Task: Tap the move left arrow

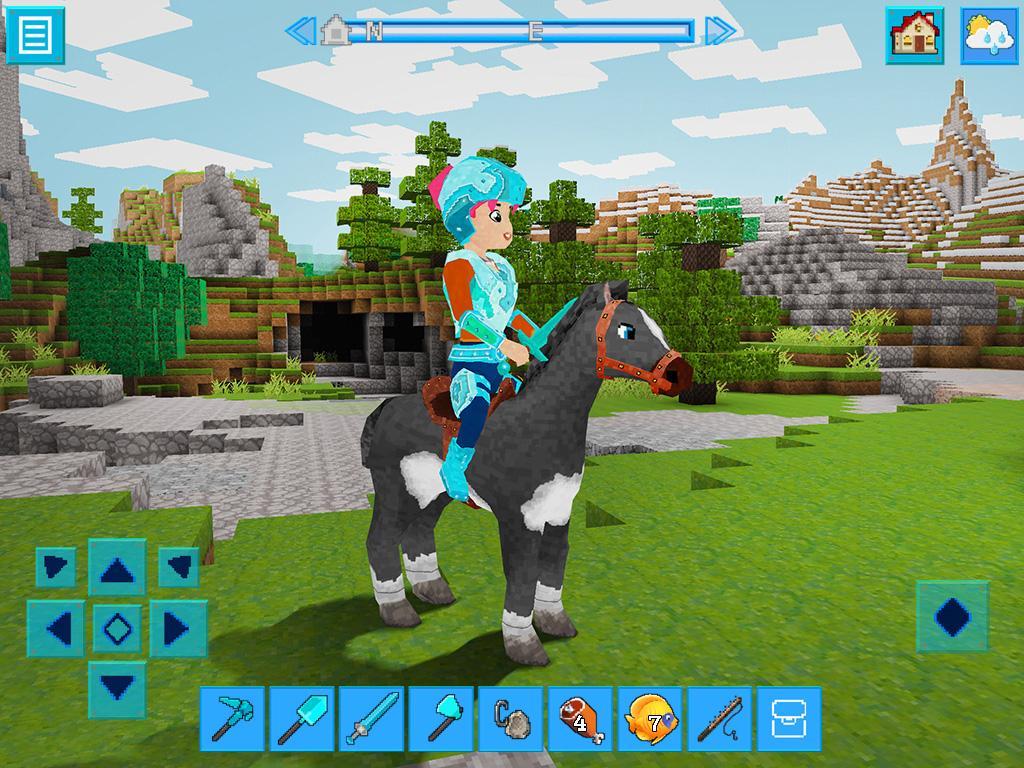Action: click(57, 629)
